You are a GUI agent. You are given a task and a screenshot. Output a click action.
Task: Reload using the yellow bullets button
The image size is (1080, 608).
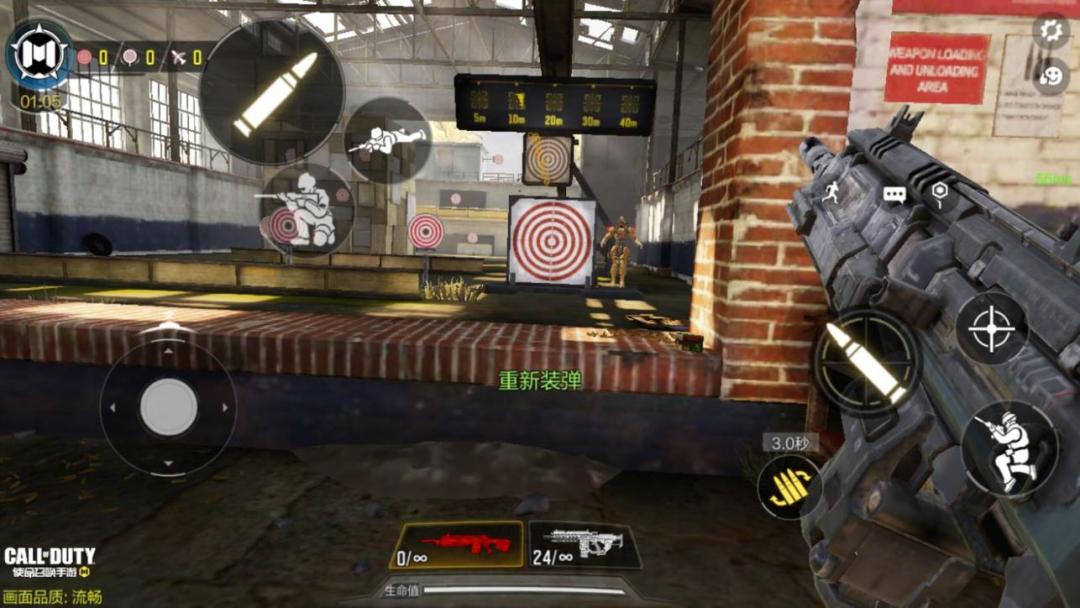pos(789,487)
